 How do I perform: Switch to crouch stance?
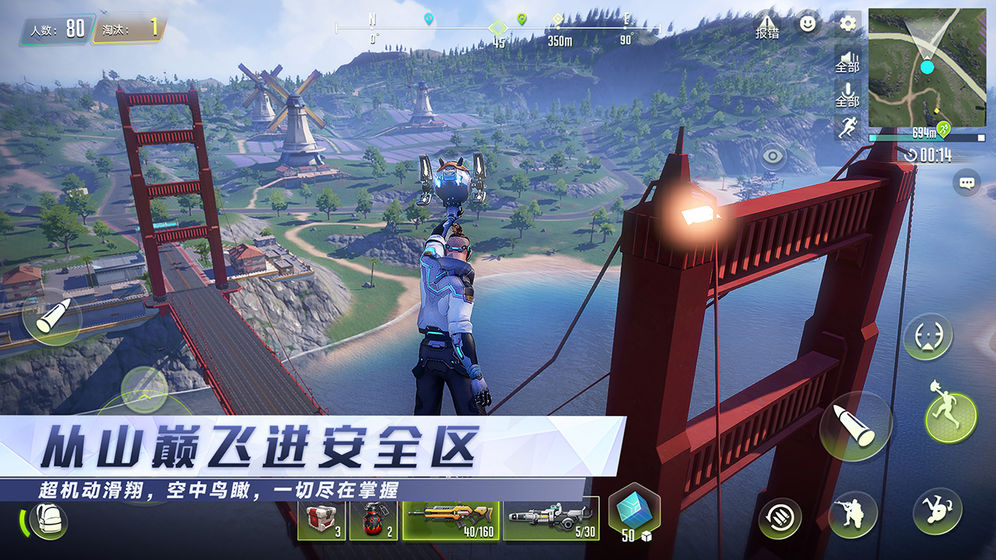click(x=852, y=514)
